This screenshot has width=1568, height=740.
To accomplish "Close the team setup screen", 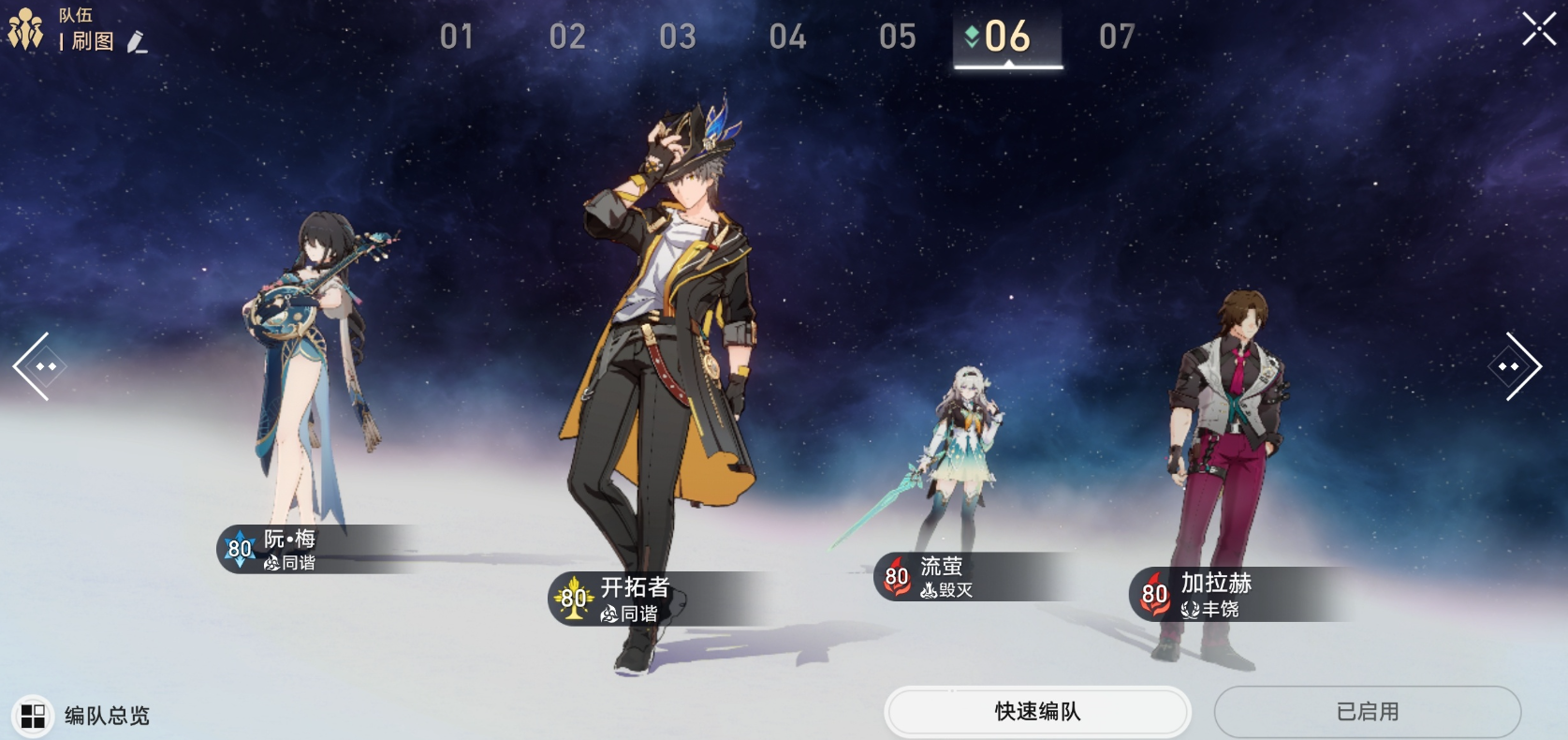I will (x=1538, y=29).
